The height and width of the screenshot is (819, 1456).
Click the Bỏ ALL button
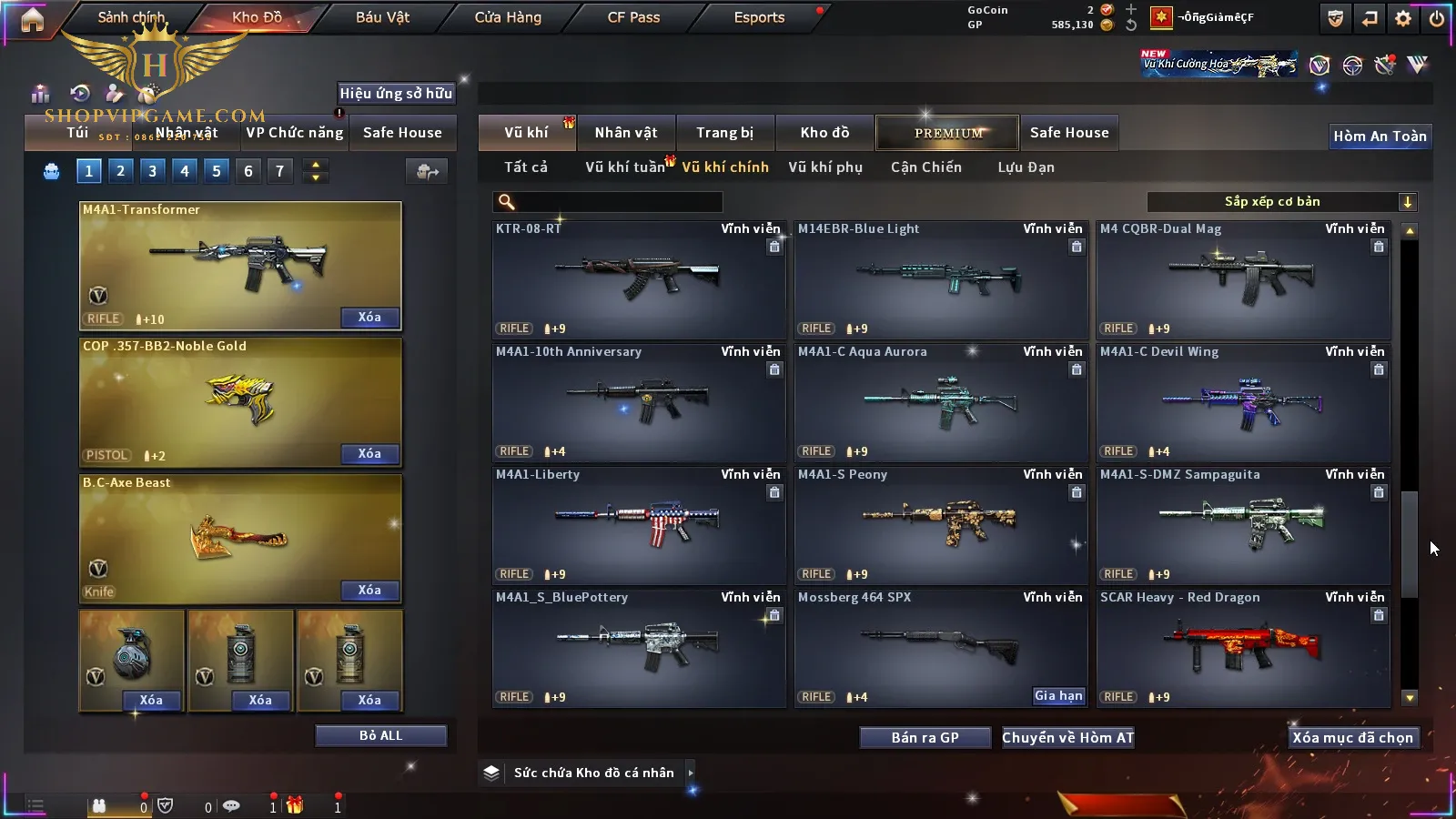pyautogui.click(x=380, y=735)
